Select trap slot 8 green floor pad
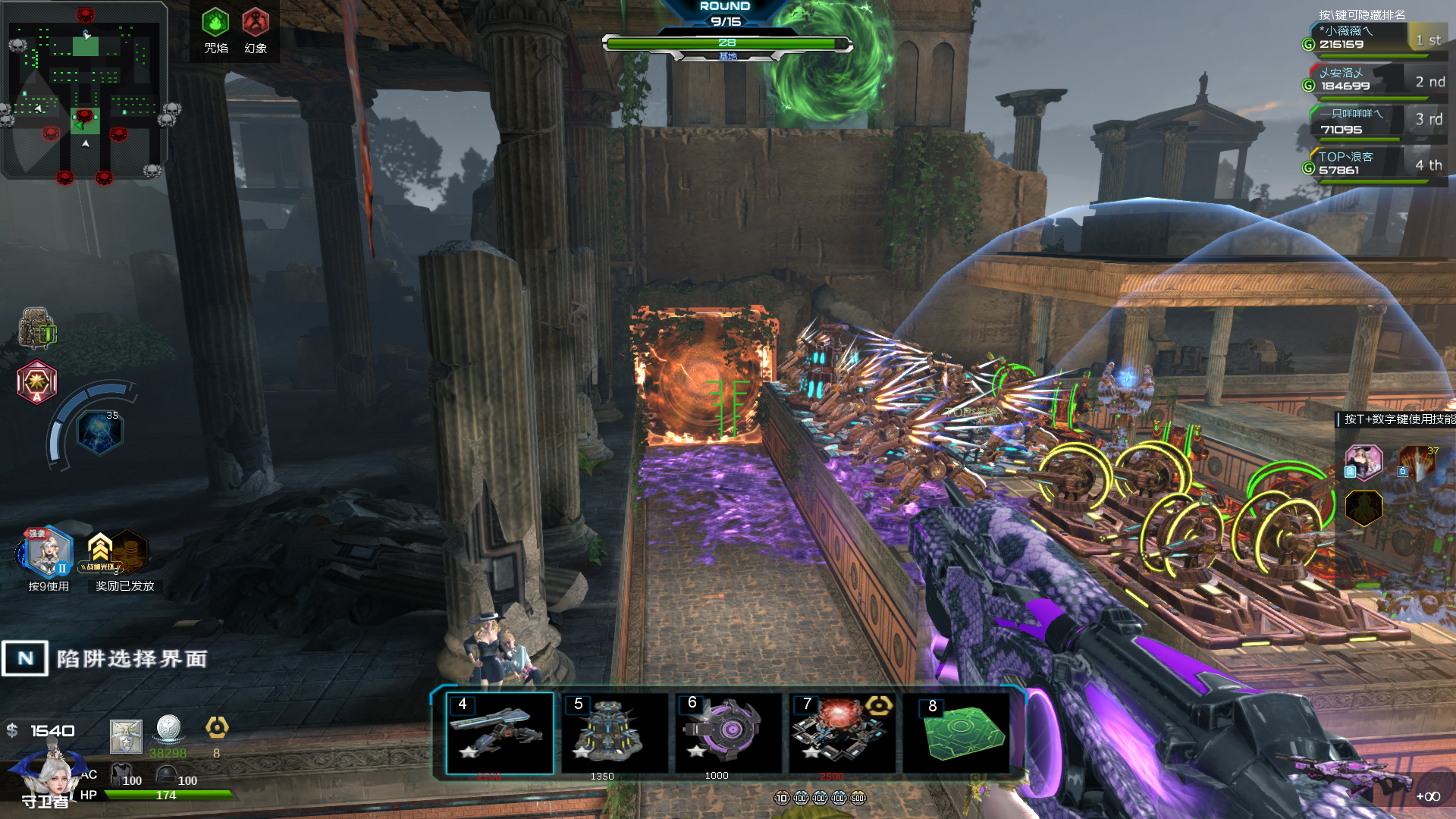The image size is (1456, 819). (957, 733)
